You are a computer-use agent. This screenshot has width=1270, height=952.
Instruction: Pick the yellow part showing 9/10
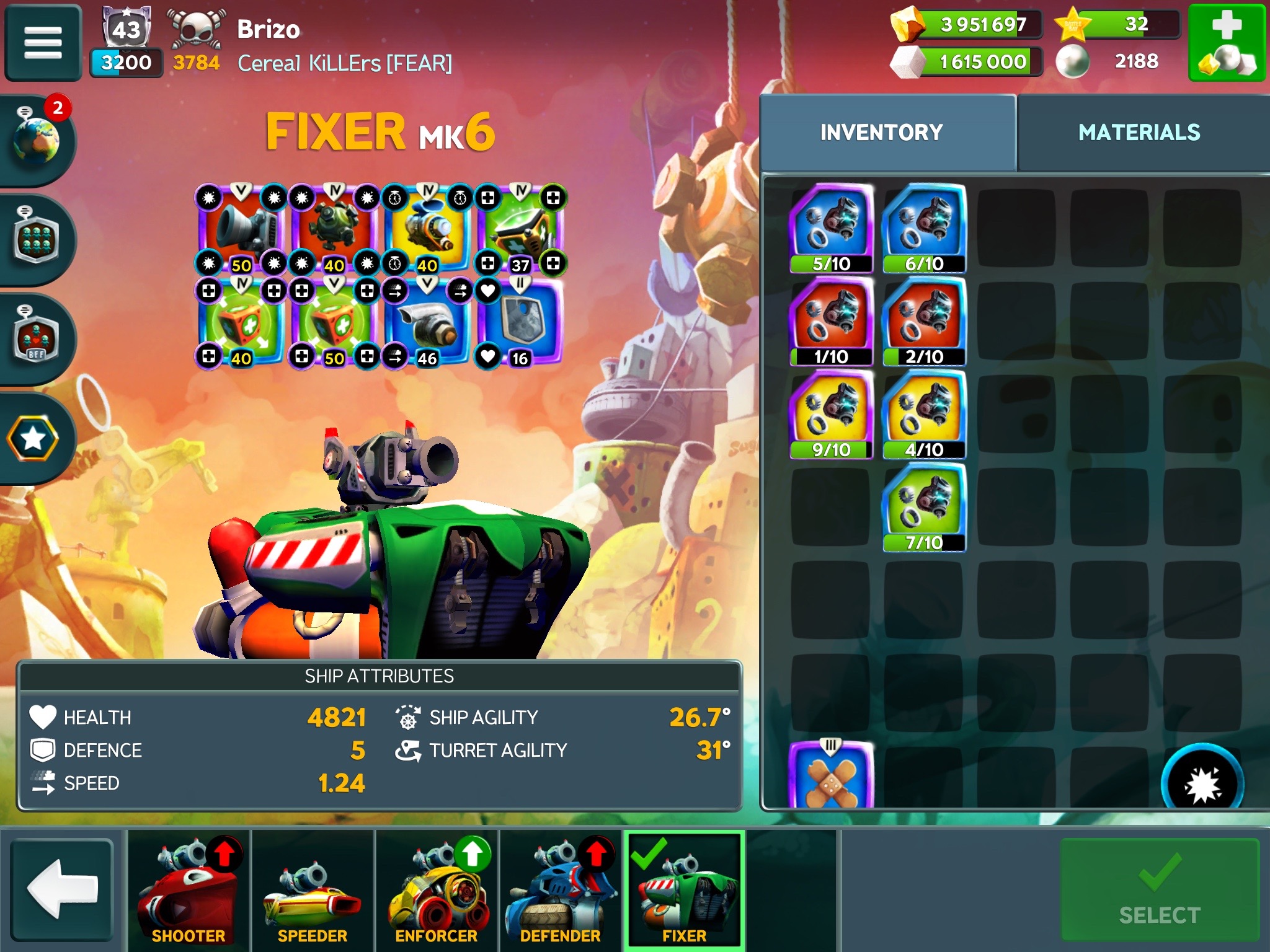(x=831, y=414)
